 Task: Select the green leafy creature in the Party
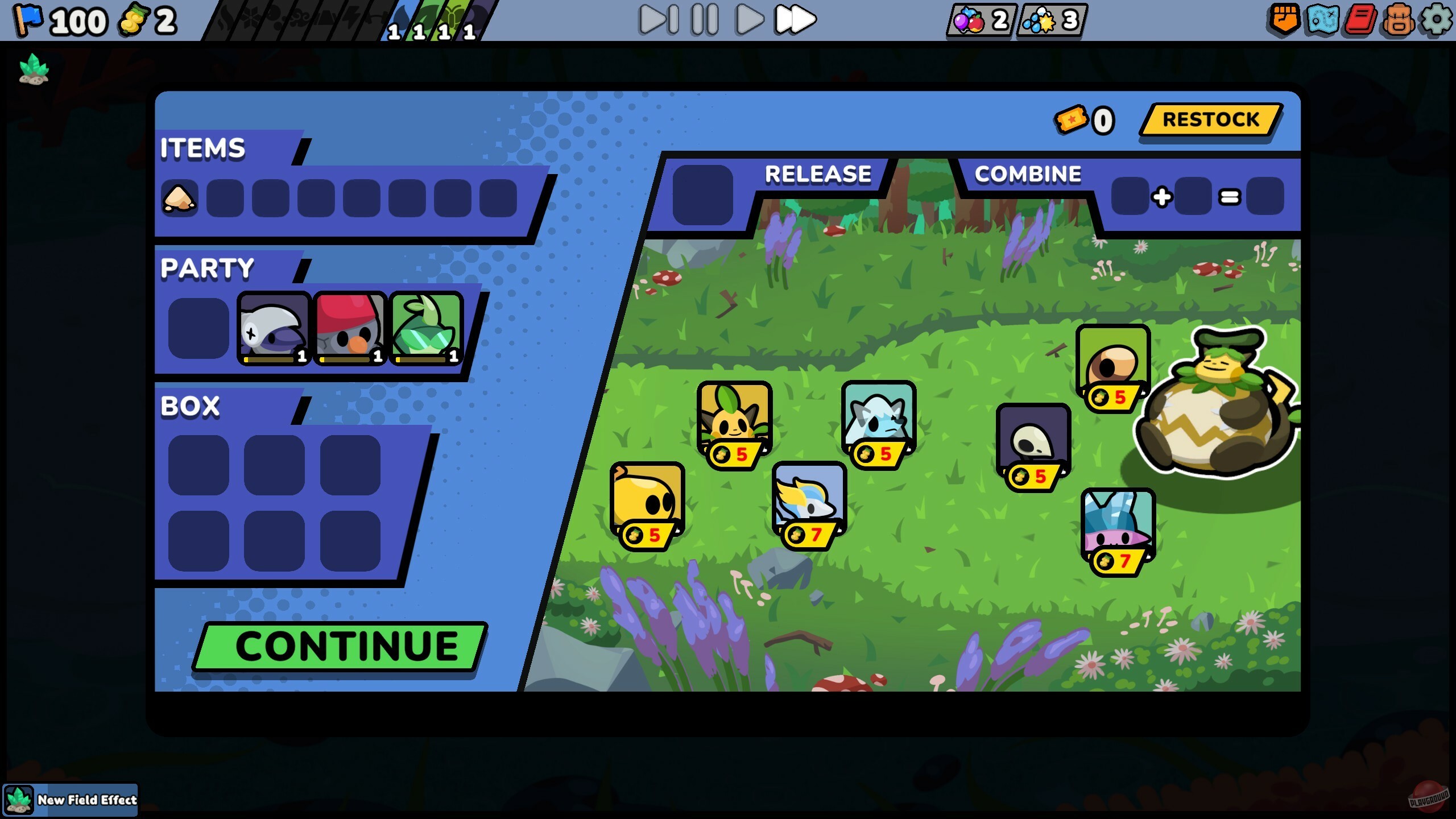pos(425,327)
